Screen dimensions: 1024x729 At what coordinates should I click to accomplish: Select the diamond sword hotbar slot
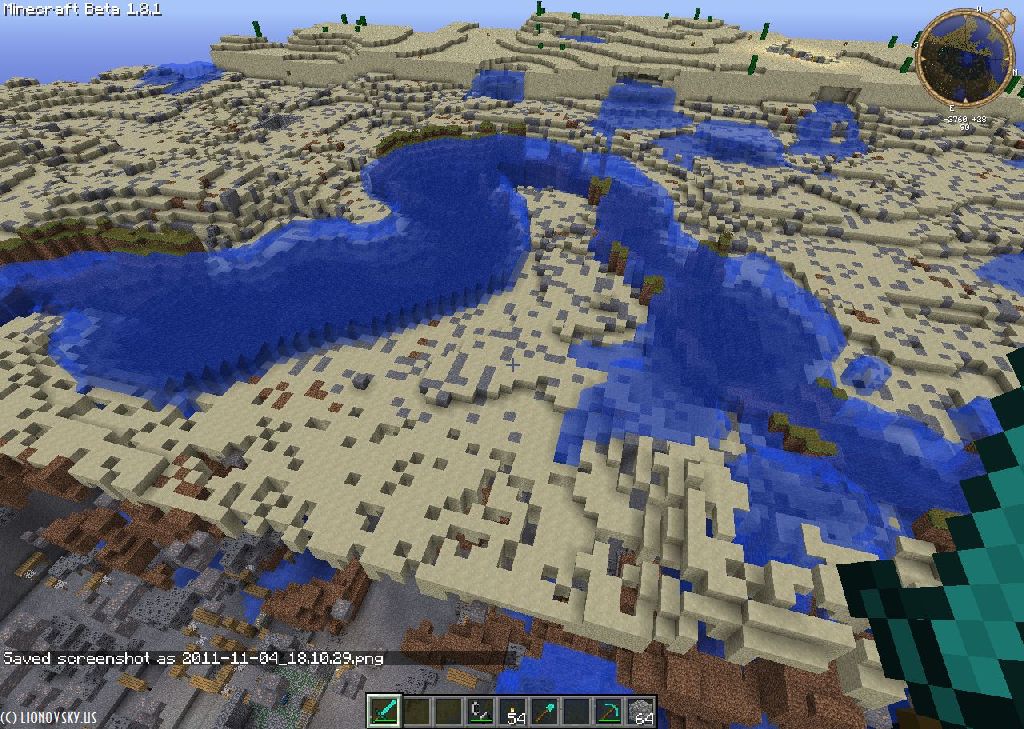[x=384, y=711]
